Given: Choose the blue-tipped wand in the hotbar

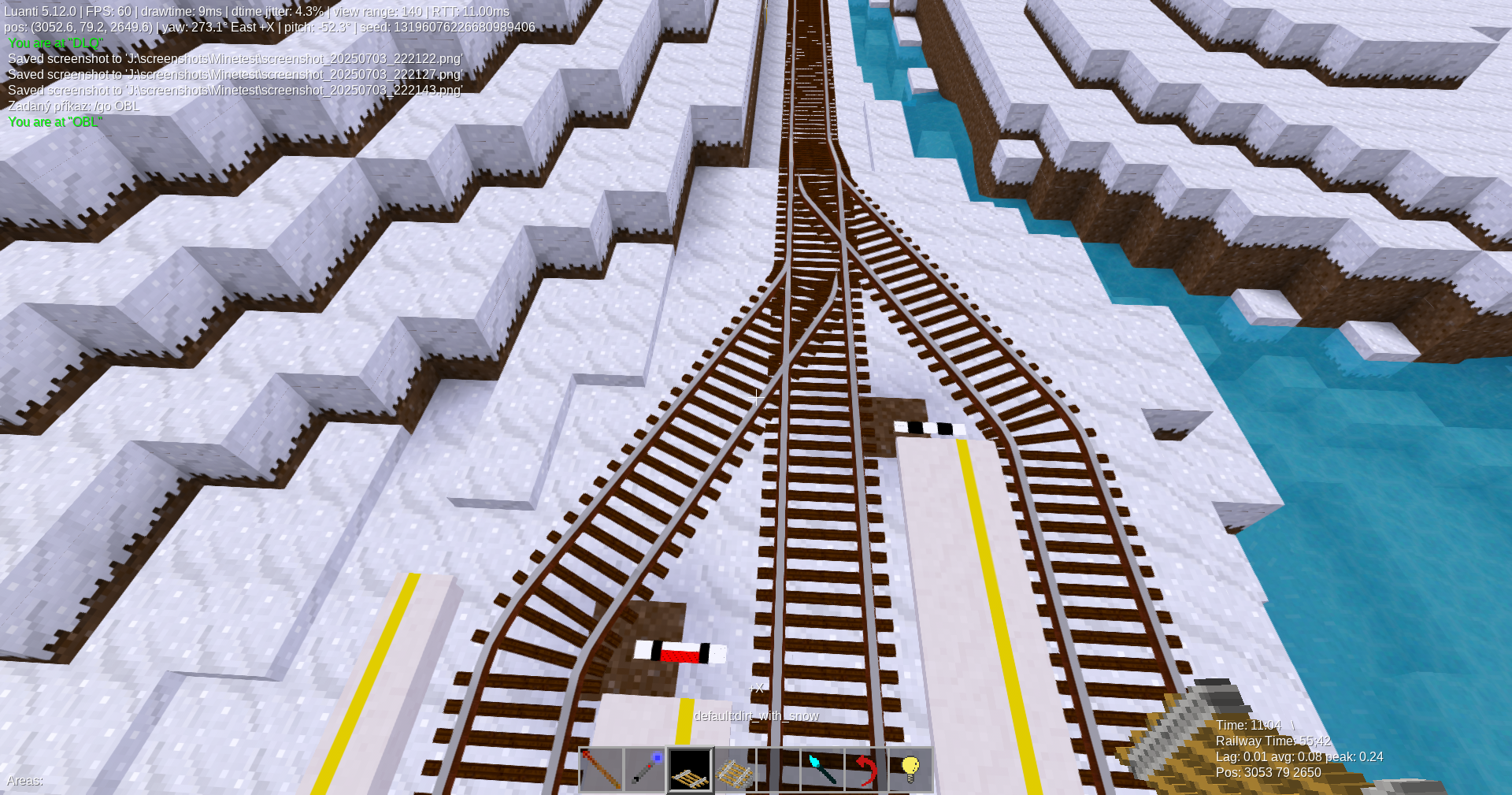Looking at the screenshot, I should 645,770.
